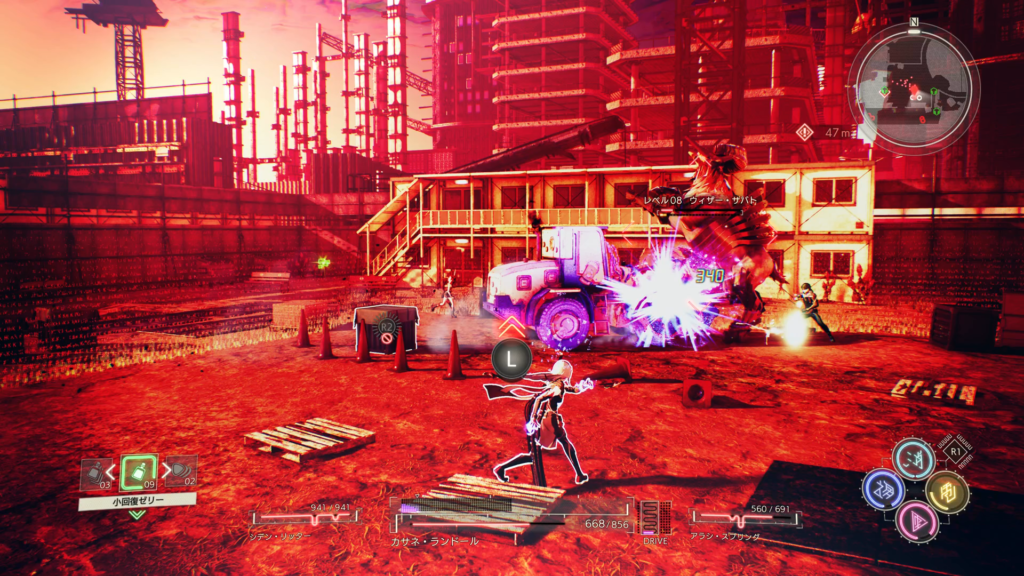Expand the green chevron below the item name
Screen dimensions: 1024x576
[x=137, y=514]
